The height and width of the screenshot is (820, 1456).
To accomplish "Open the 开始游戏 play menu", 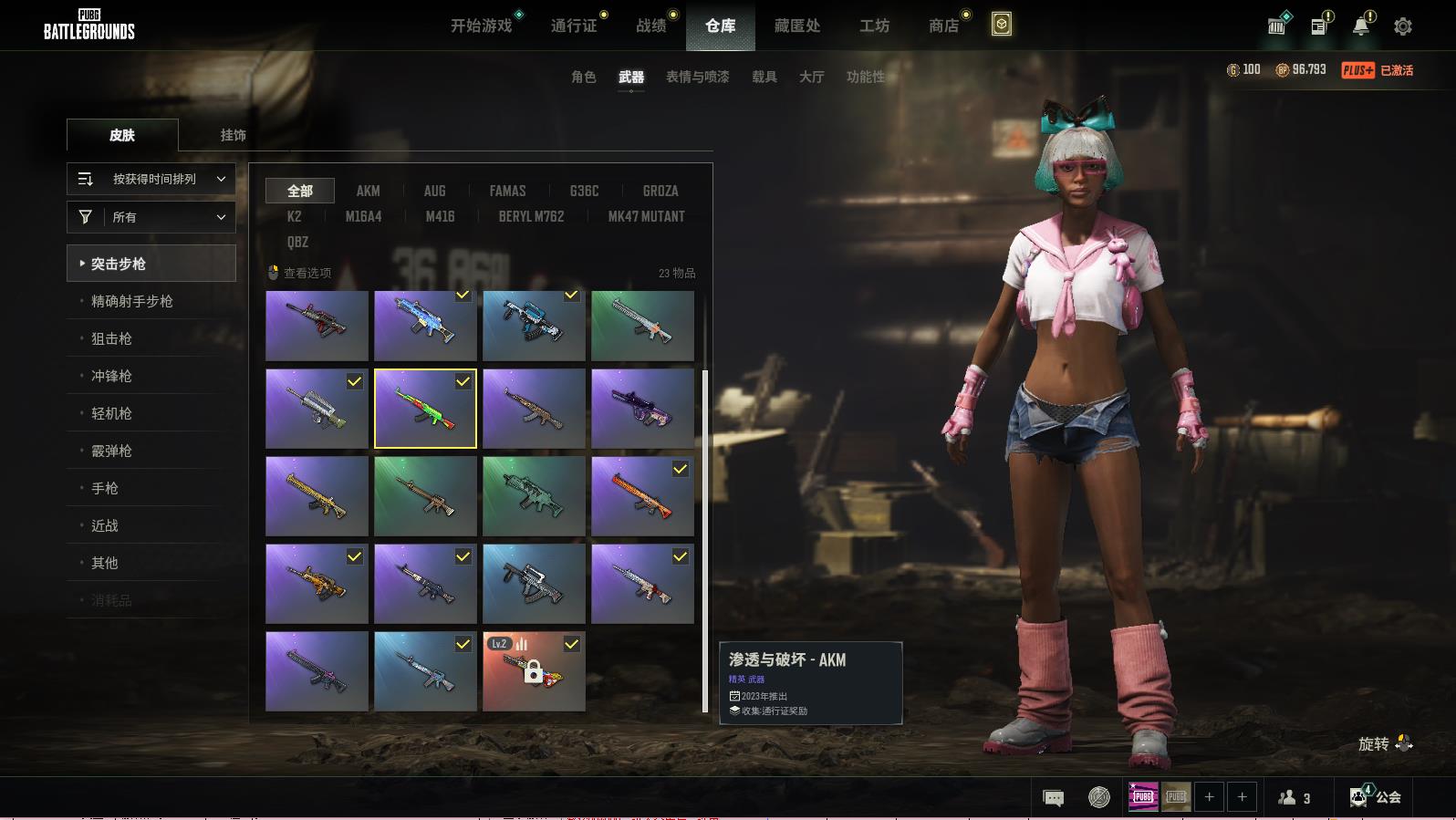I will (x=481, y=26).
